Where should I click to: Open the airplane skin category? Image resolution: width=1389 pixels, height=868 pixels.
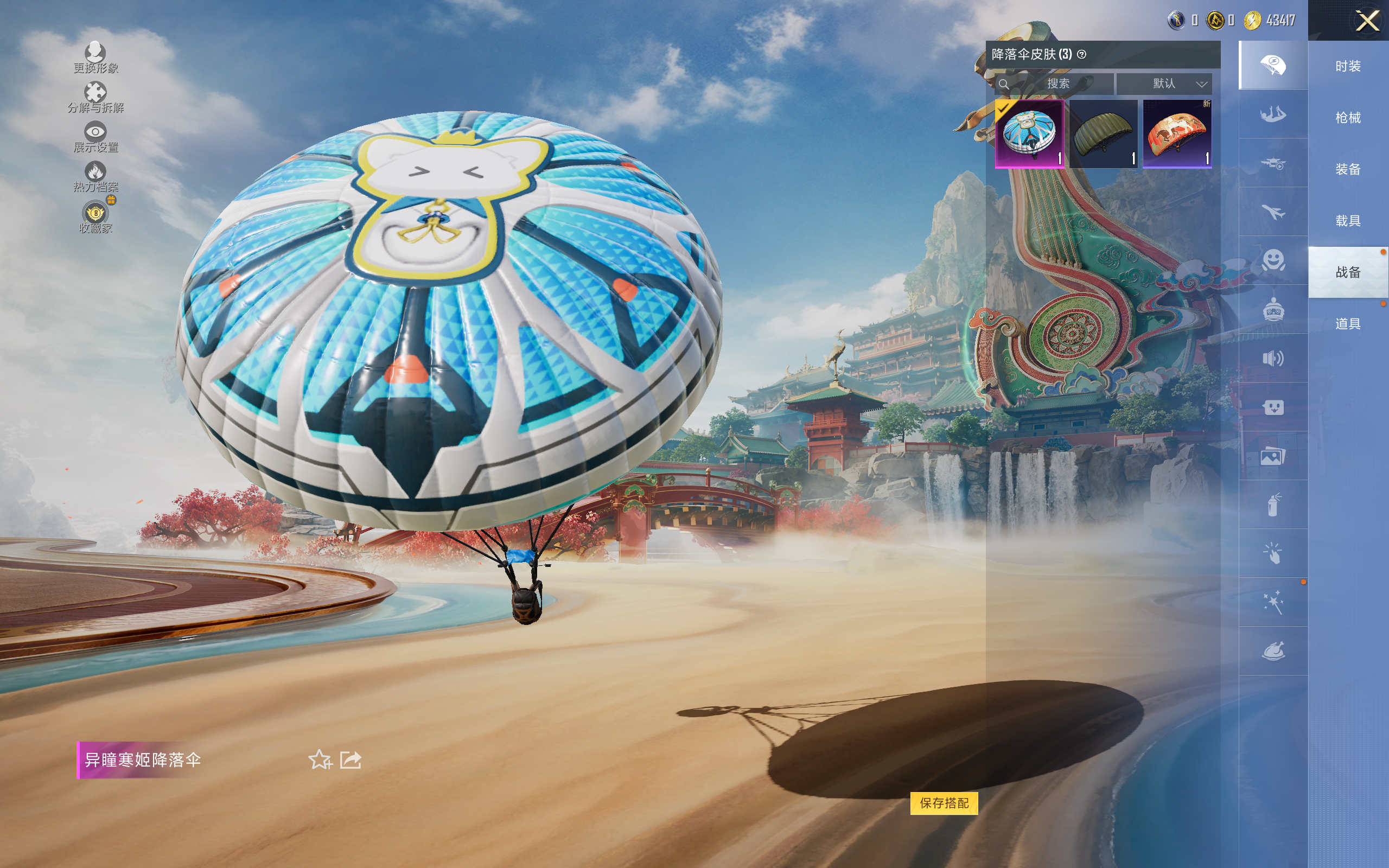[1272, 212]
